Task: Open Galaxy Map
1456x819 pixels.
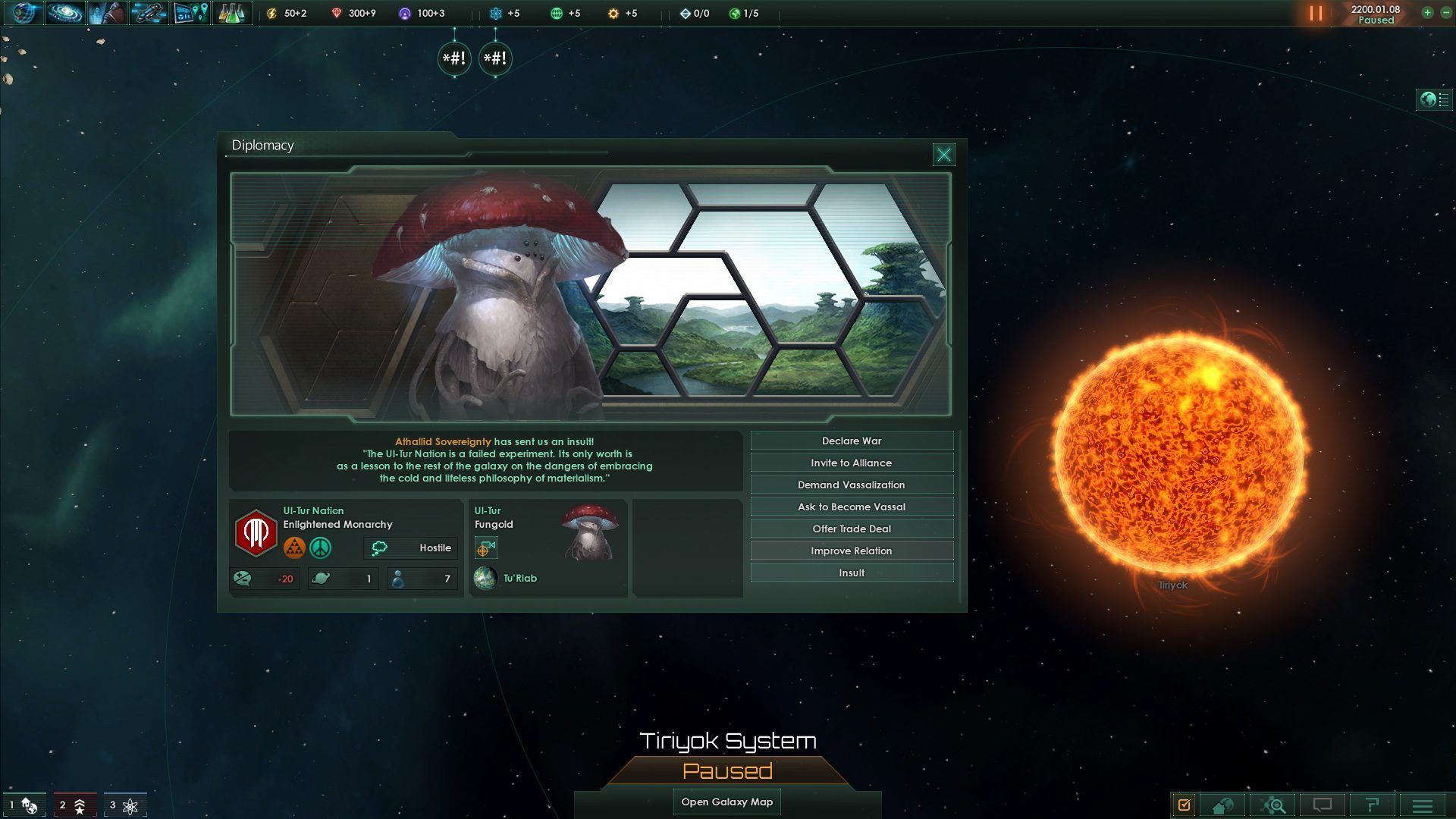Action: (727, 802)
